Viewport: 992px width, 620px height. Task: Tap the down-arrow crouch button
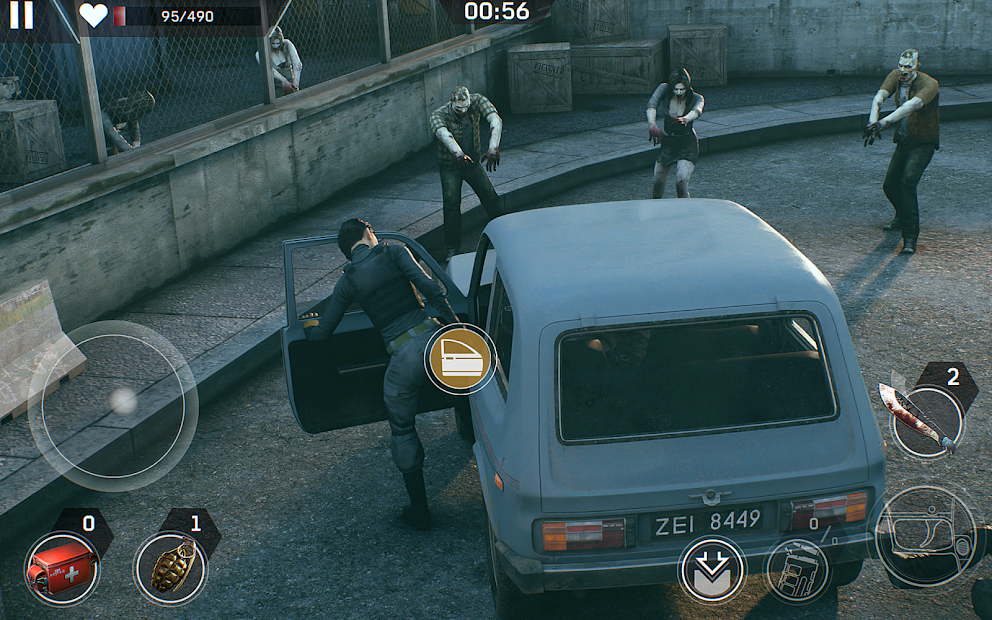[x=712, y=570]
